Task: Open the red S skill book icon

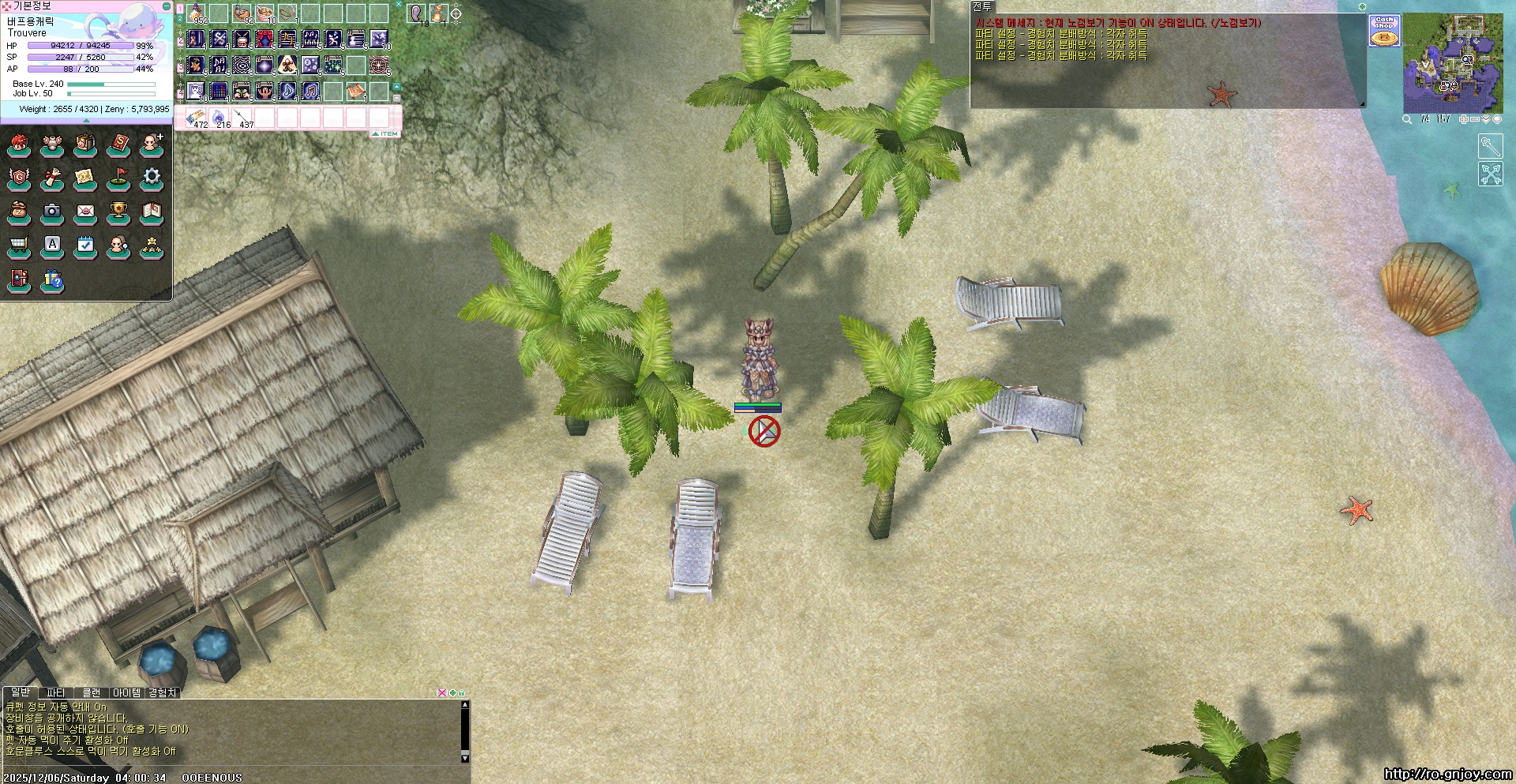Action: [x=118, y=144]
